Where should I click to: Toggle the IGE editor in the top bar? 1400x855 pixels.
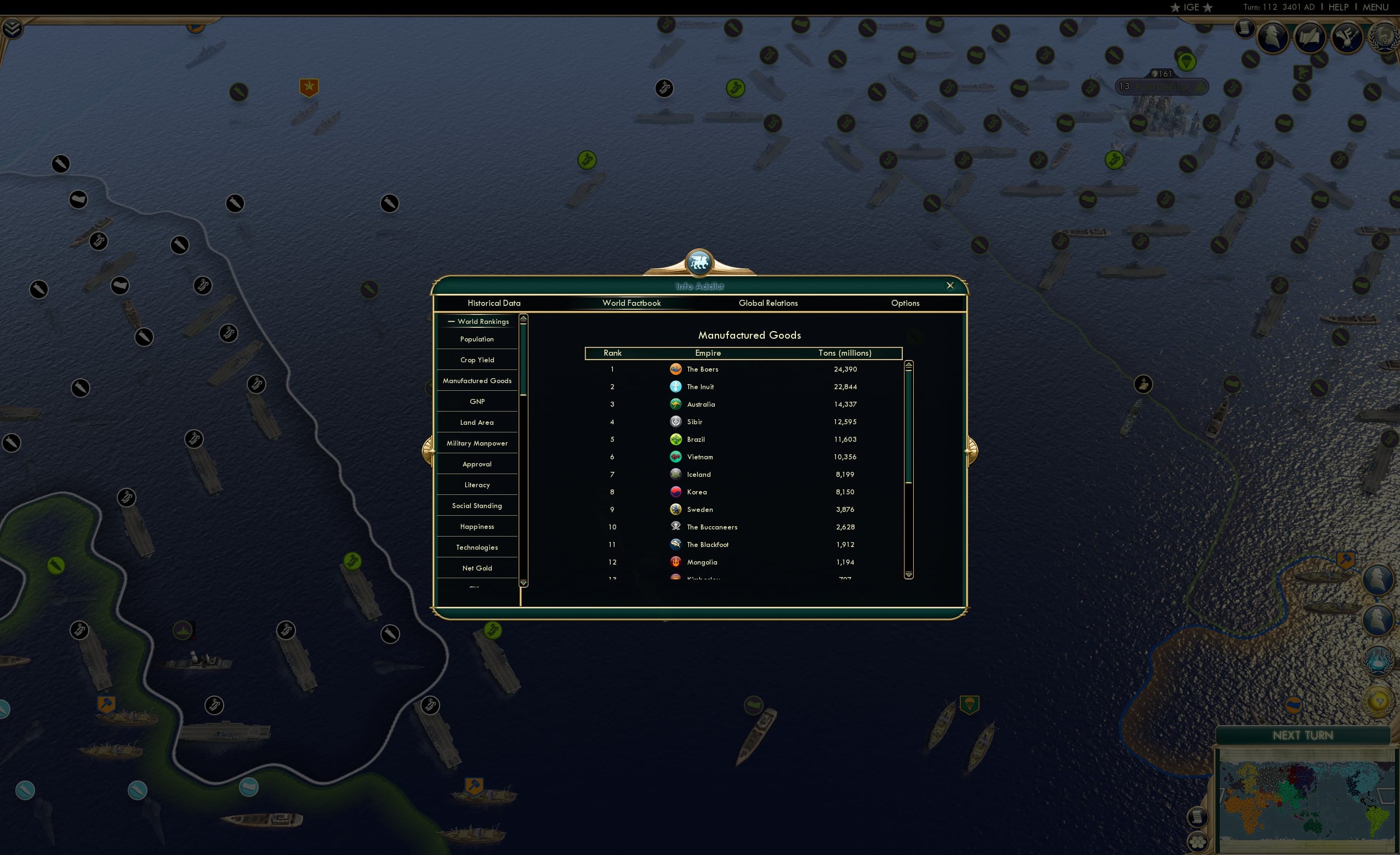pos(1191,7)
